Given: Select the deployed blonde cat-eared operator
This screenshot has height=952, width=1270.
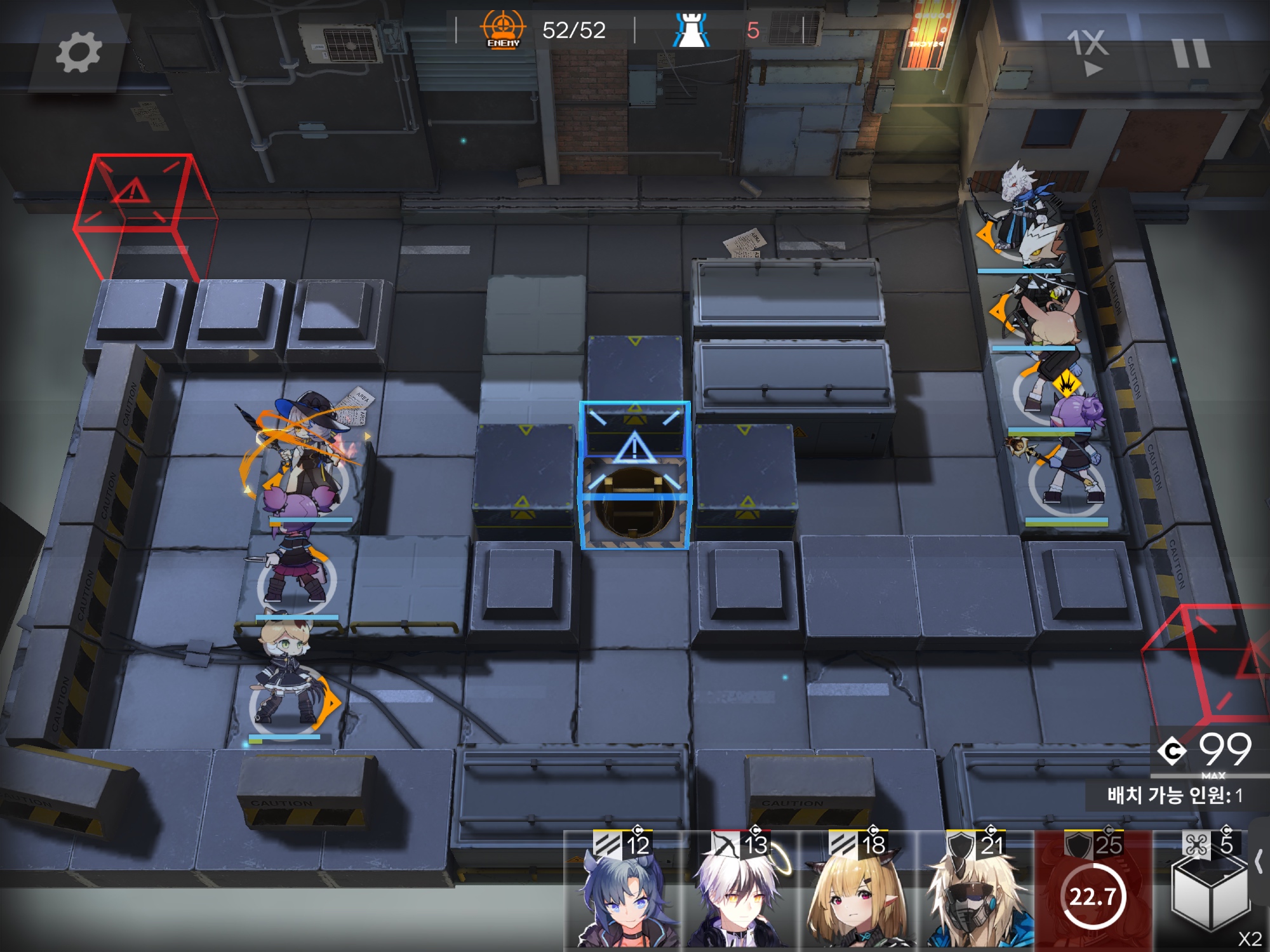Looking at the screenshot, I should [287, 673].
